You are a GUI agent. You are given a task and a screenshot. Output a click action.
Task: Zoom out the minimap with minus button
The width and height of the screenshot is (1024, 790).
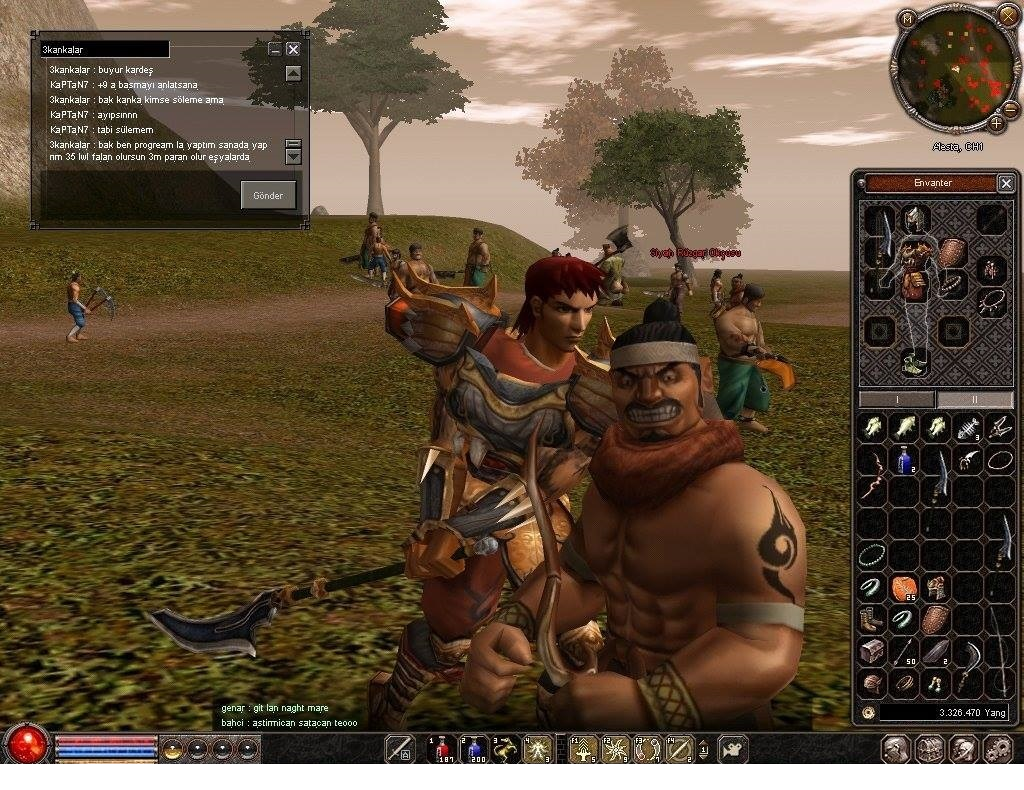click(1010, 108)
